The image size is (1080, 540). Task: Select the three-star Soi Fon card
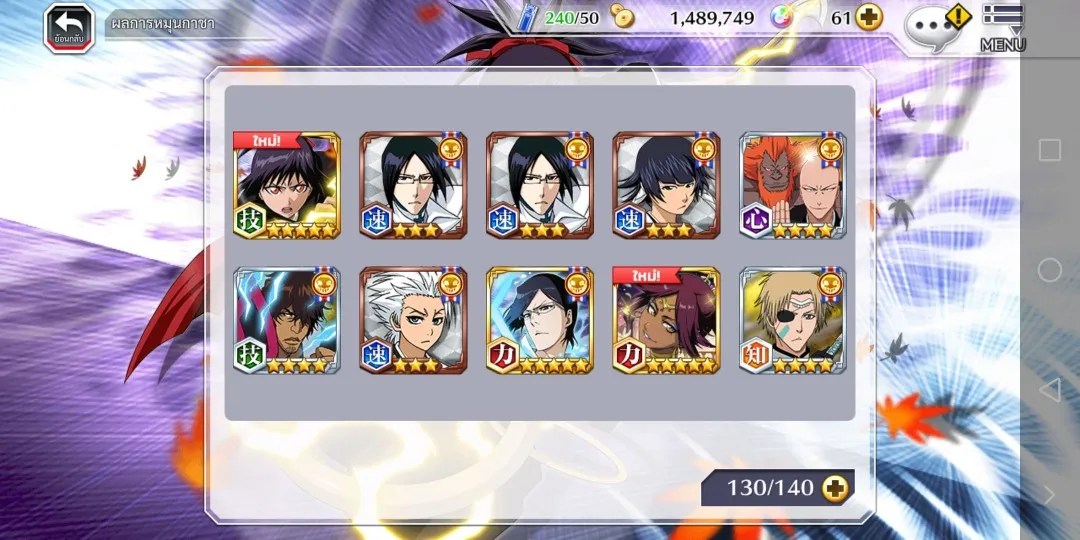point(666,185)
